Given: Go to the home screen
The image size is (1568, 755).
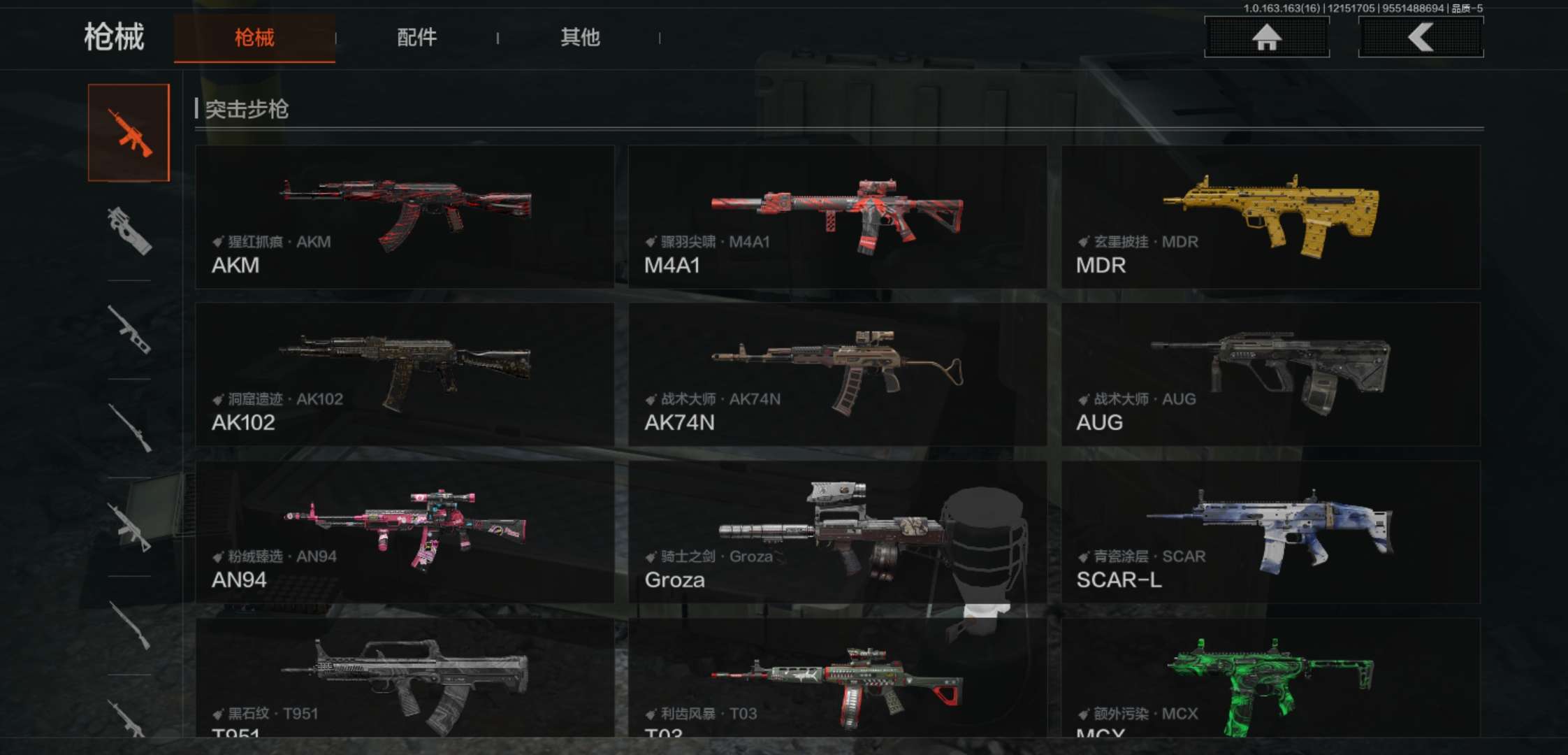Looking at the screenshot, I should pos(1266,37).
